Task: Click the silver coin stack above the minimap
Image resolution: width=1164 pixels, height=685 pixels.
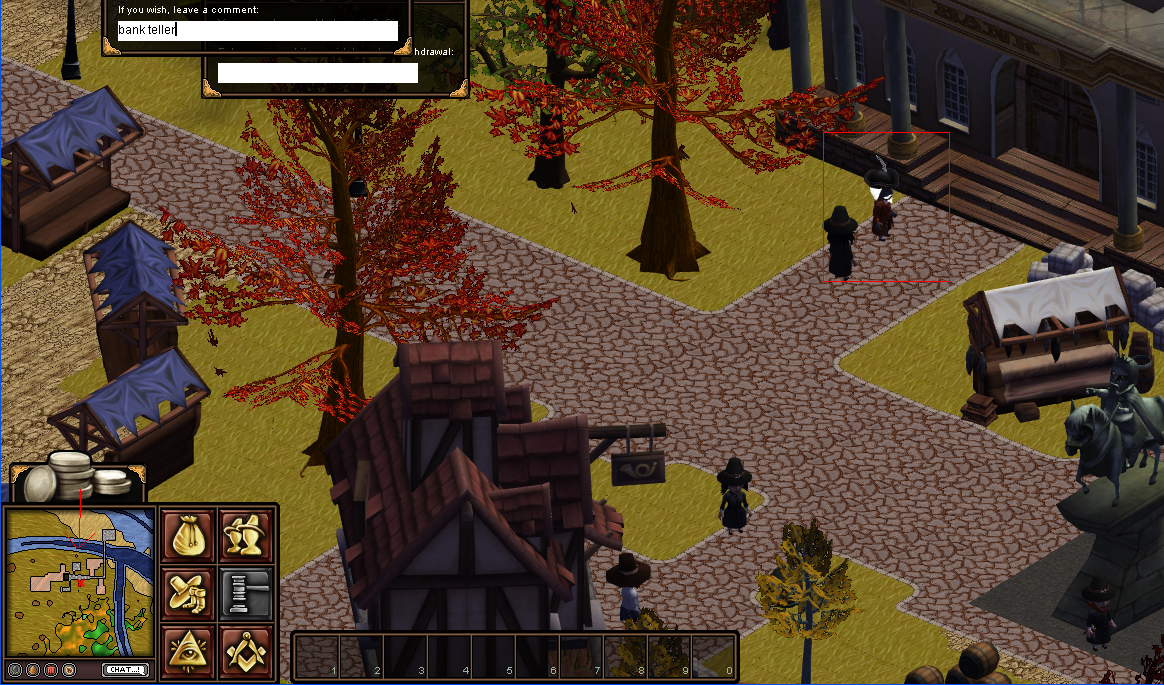Action: 76,478
